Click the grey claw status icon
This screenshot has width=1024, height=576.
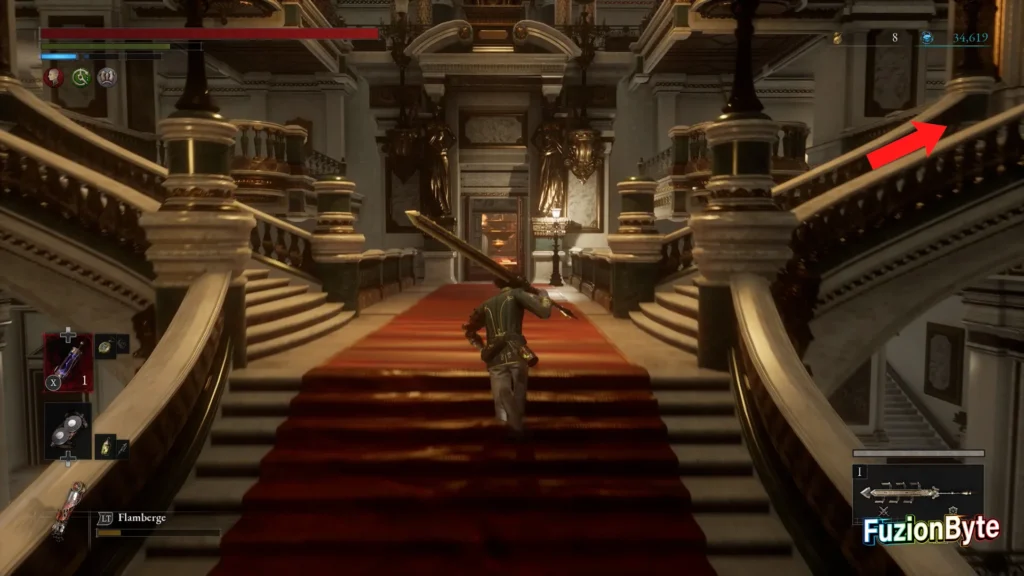pyautogui.click(x=107, y=77)
